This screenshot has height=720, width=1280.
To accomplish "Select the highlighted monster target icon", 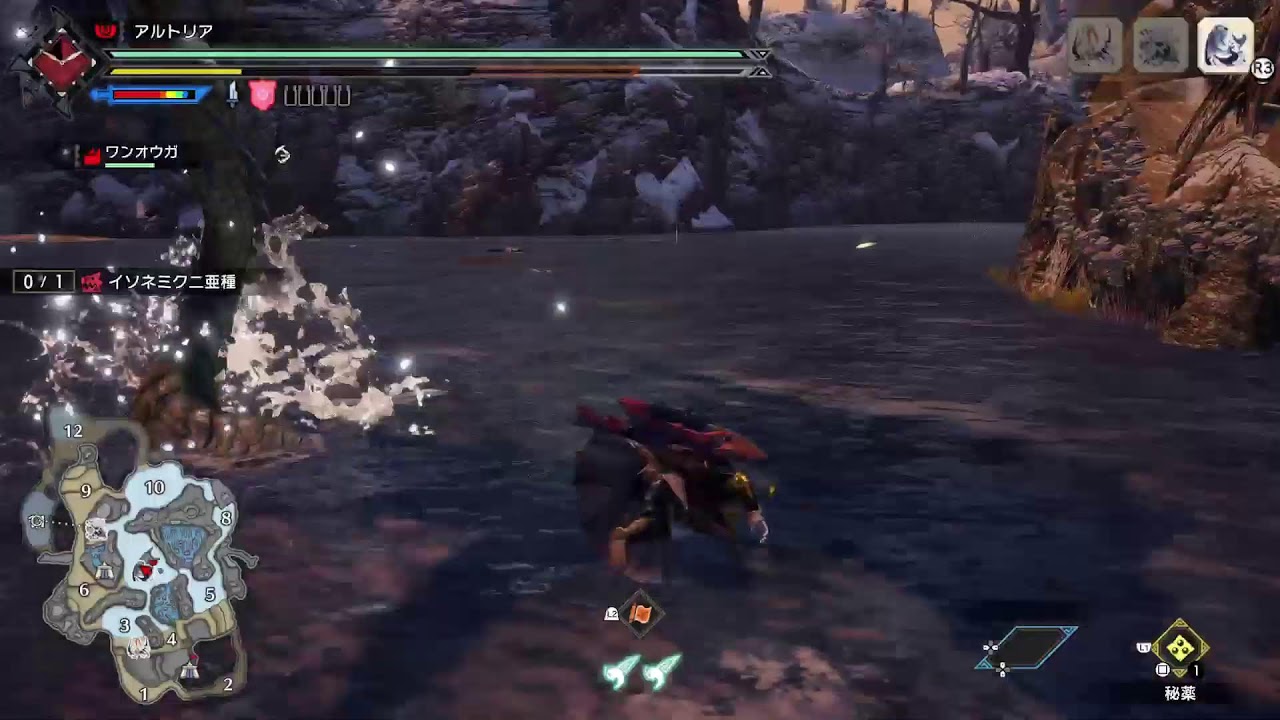I will pyautogui.click(x=1225, y=45).
